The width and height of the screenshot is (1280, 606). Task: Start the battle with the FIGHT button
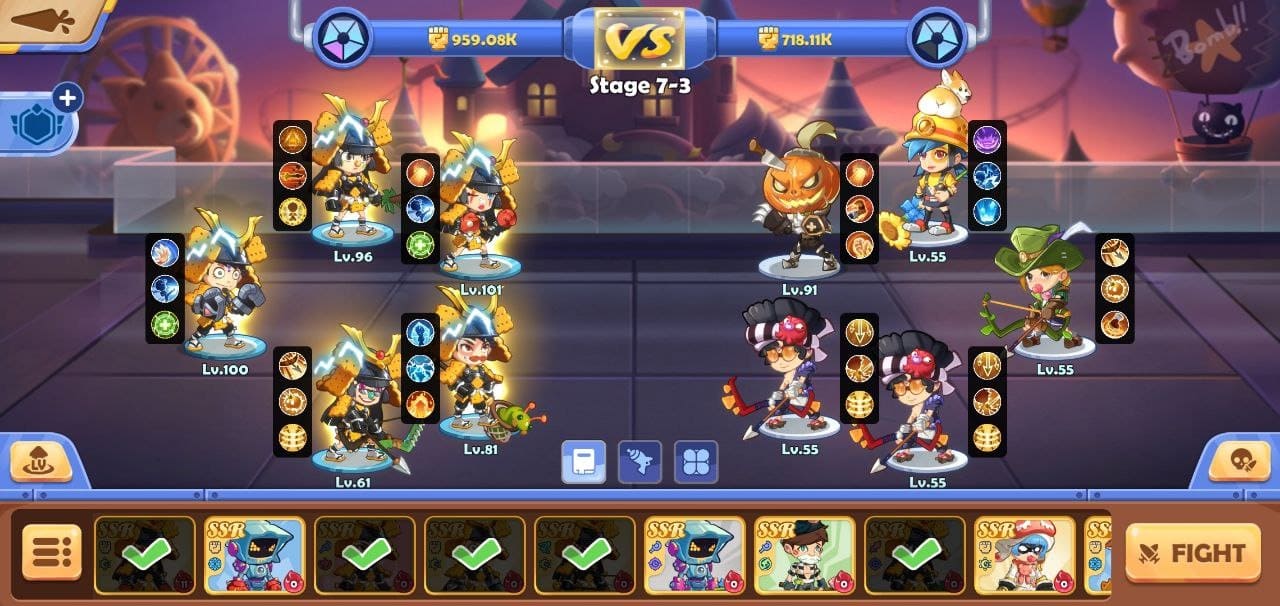[x=1192, y=553]
